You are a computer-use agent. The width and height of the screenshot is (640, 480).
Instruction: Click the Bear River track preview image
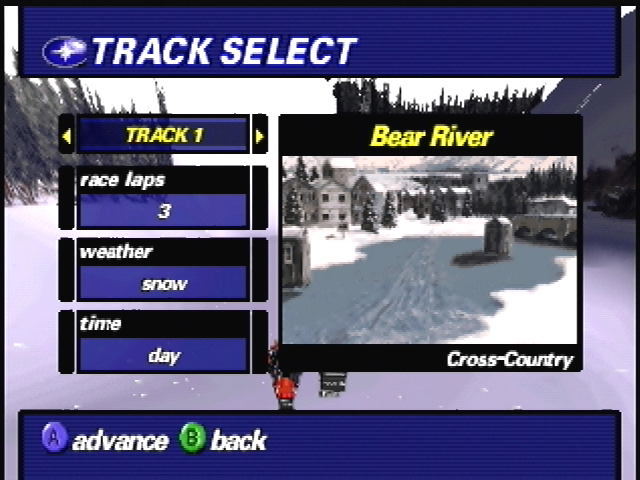(430, 250)
